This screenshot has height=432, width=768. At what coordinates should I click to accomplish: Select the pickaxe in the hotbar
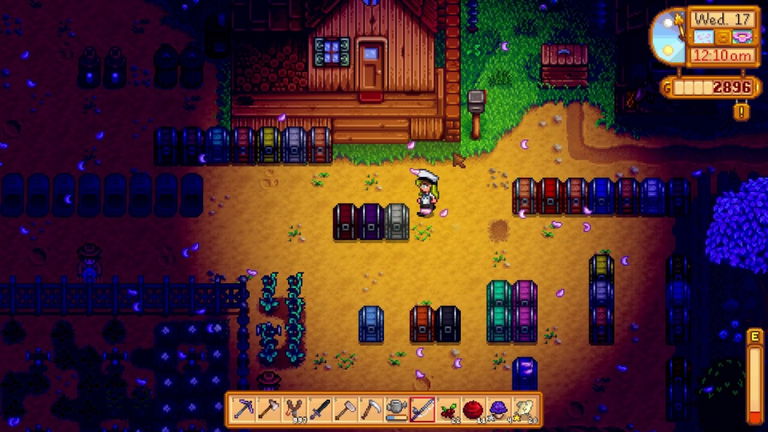243,408
